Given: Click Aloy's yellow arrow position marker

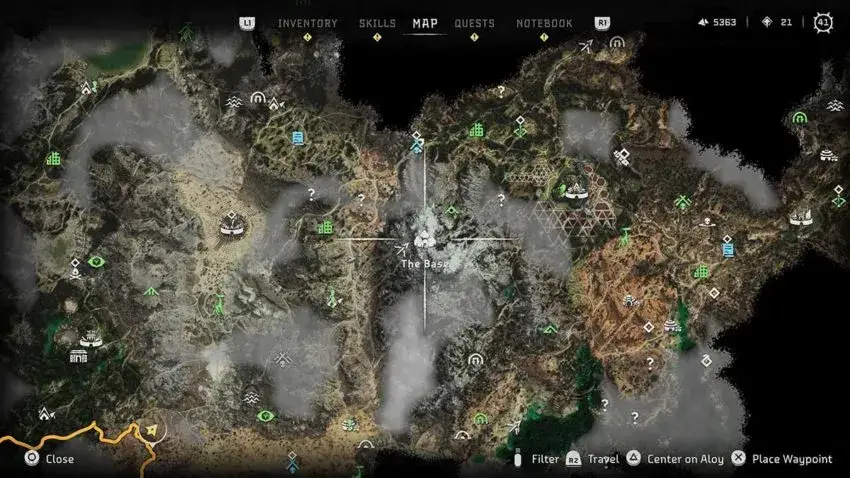Looking at the screenshot, I should (x=152, y=431).
